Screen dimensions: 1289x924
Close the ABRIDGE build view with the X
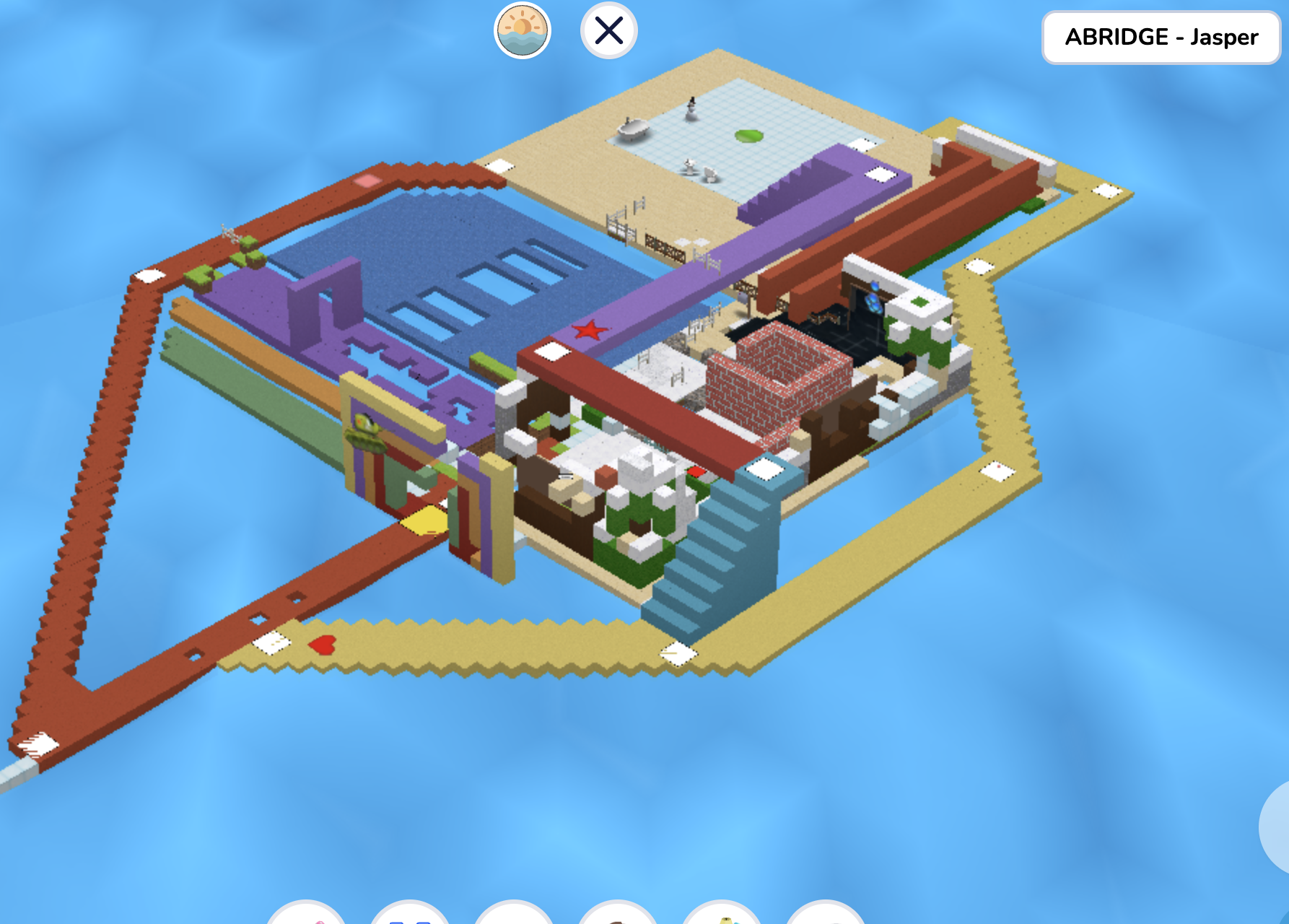tap(610, 30)
